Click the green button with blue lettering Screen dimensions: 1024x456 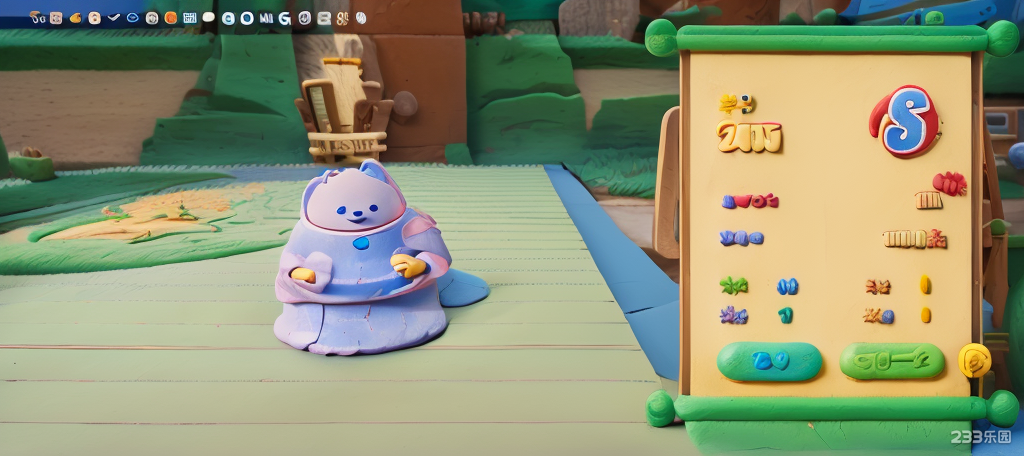tap(770, 361)
